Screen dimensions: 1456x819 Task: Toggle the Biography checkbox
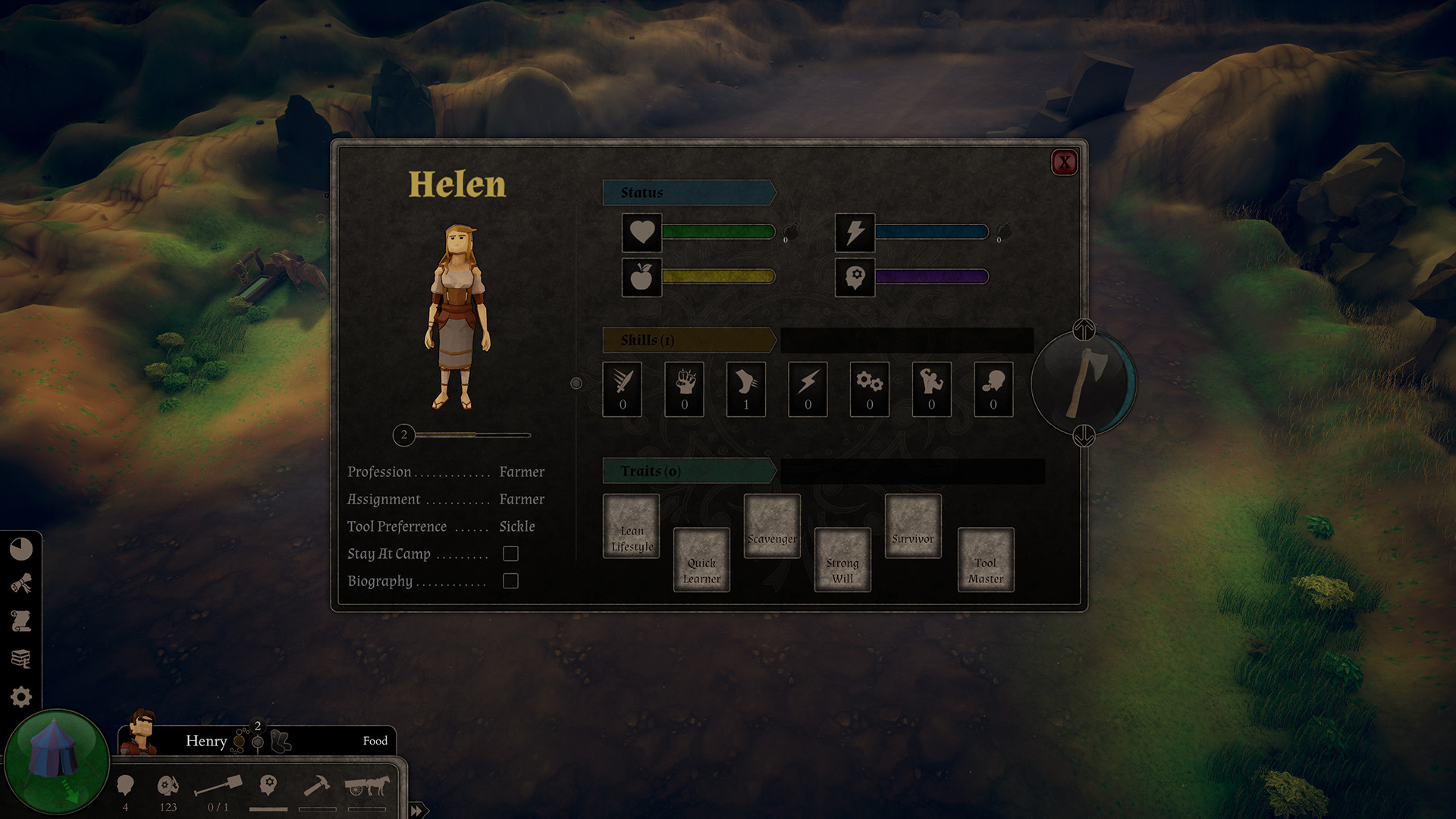[x=510, y=581]
